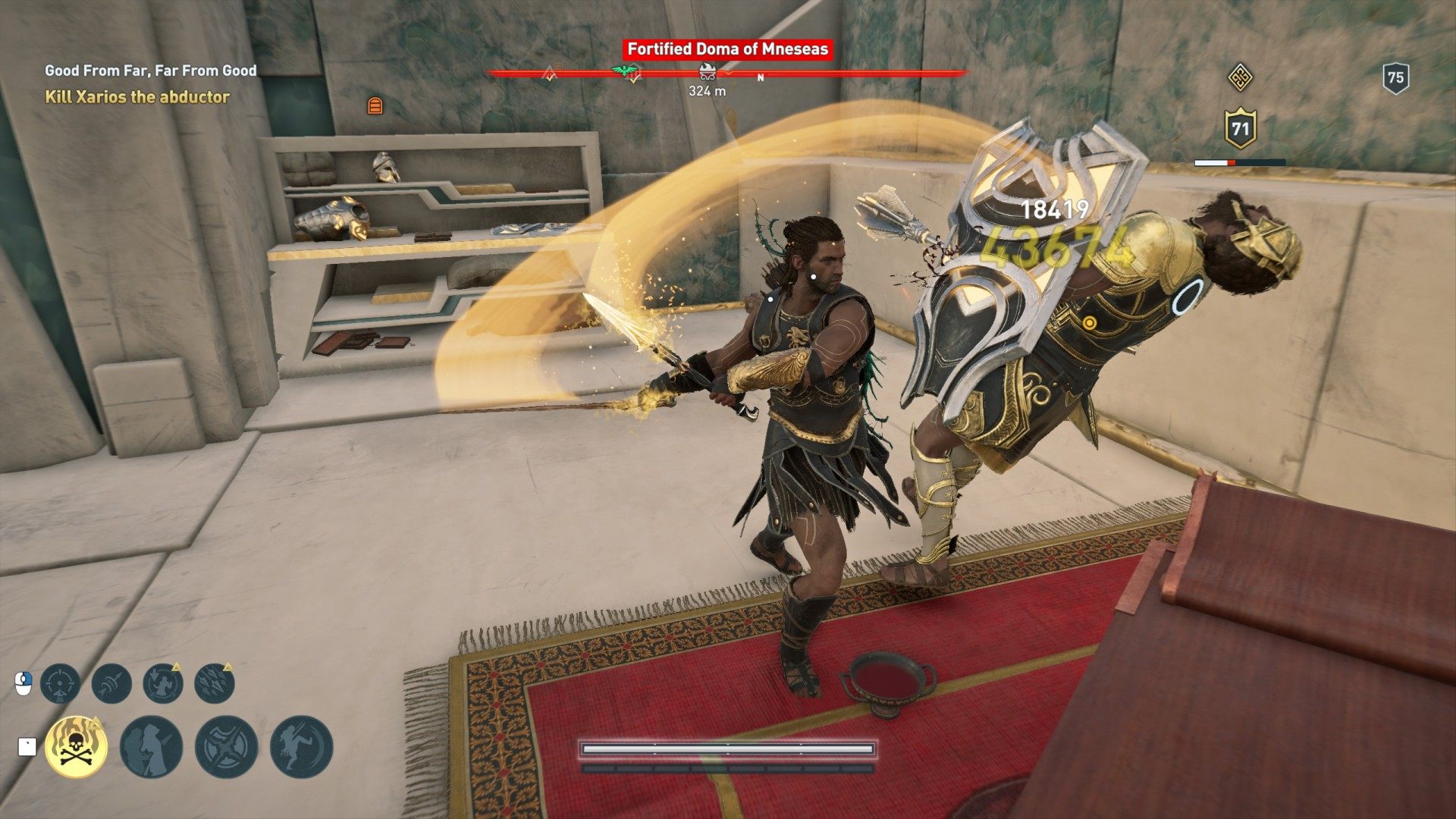1456x819 pixels.
Task: Trigger the crossed blades shield ability
Action: 226,746
